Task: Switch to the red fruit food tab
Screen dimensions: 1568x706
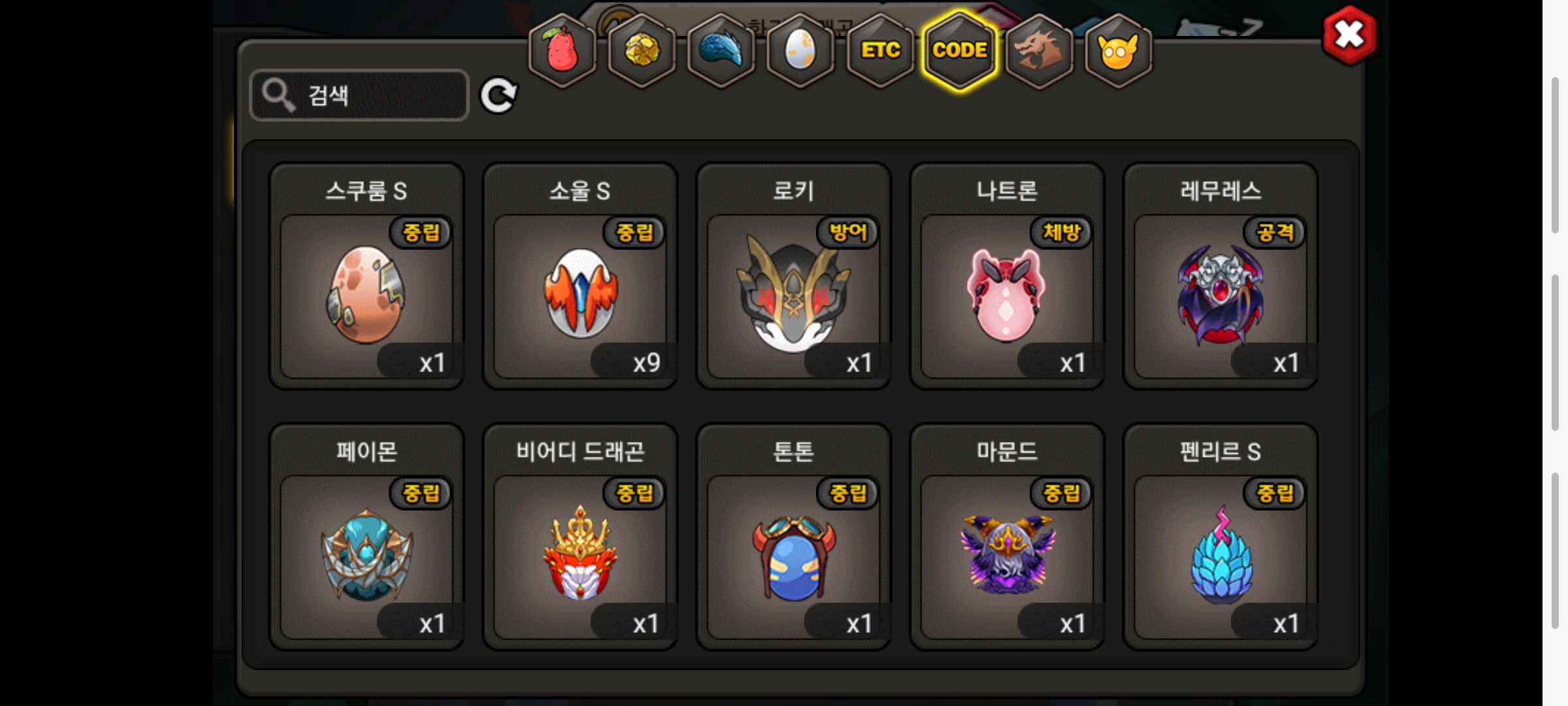Action: coord(562,51)
